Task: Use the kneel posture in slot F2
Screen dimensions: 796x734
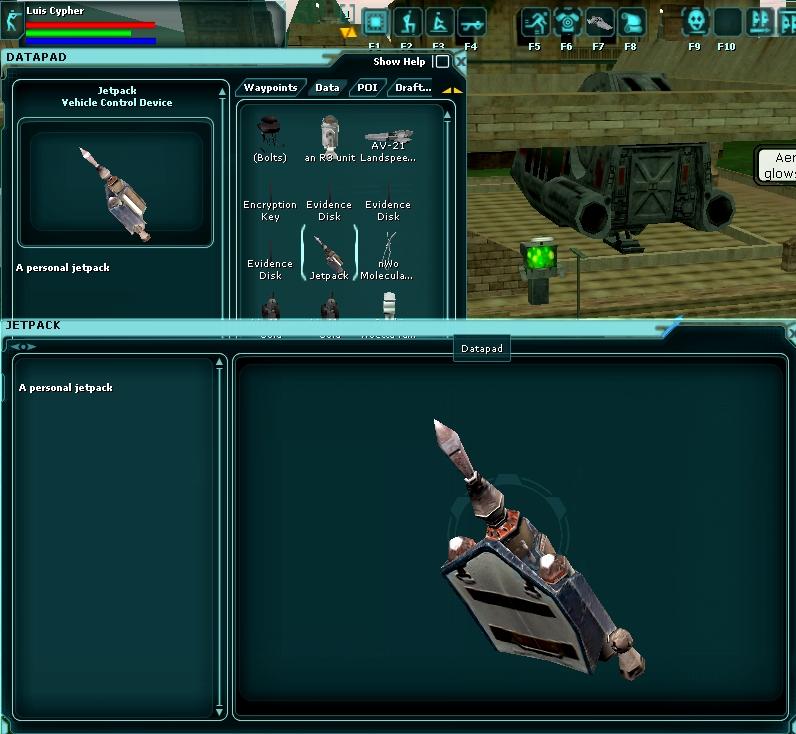Action: 407,22
